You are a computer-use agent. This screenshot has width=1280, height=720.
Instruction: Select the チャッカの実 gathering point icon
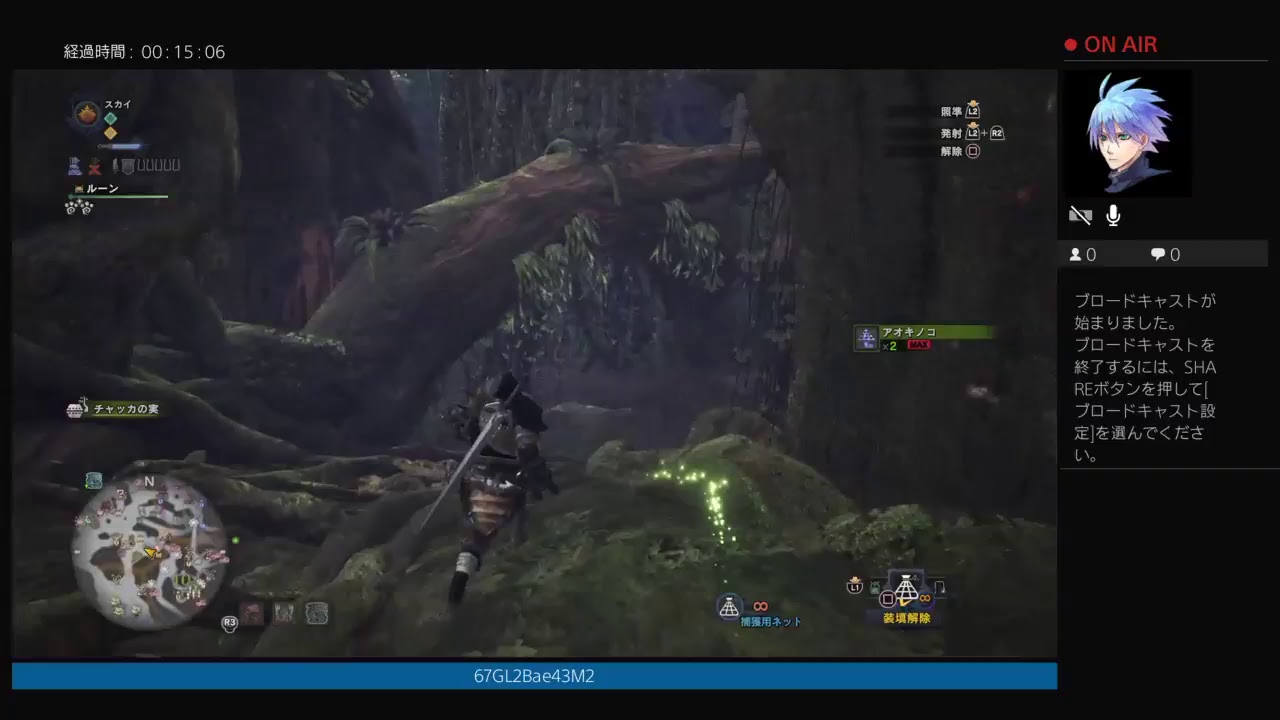coord(75,408)
